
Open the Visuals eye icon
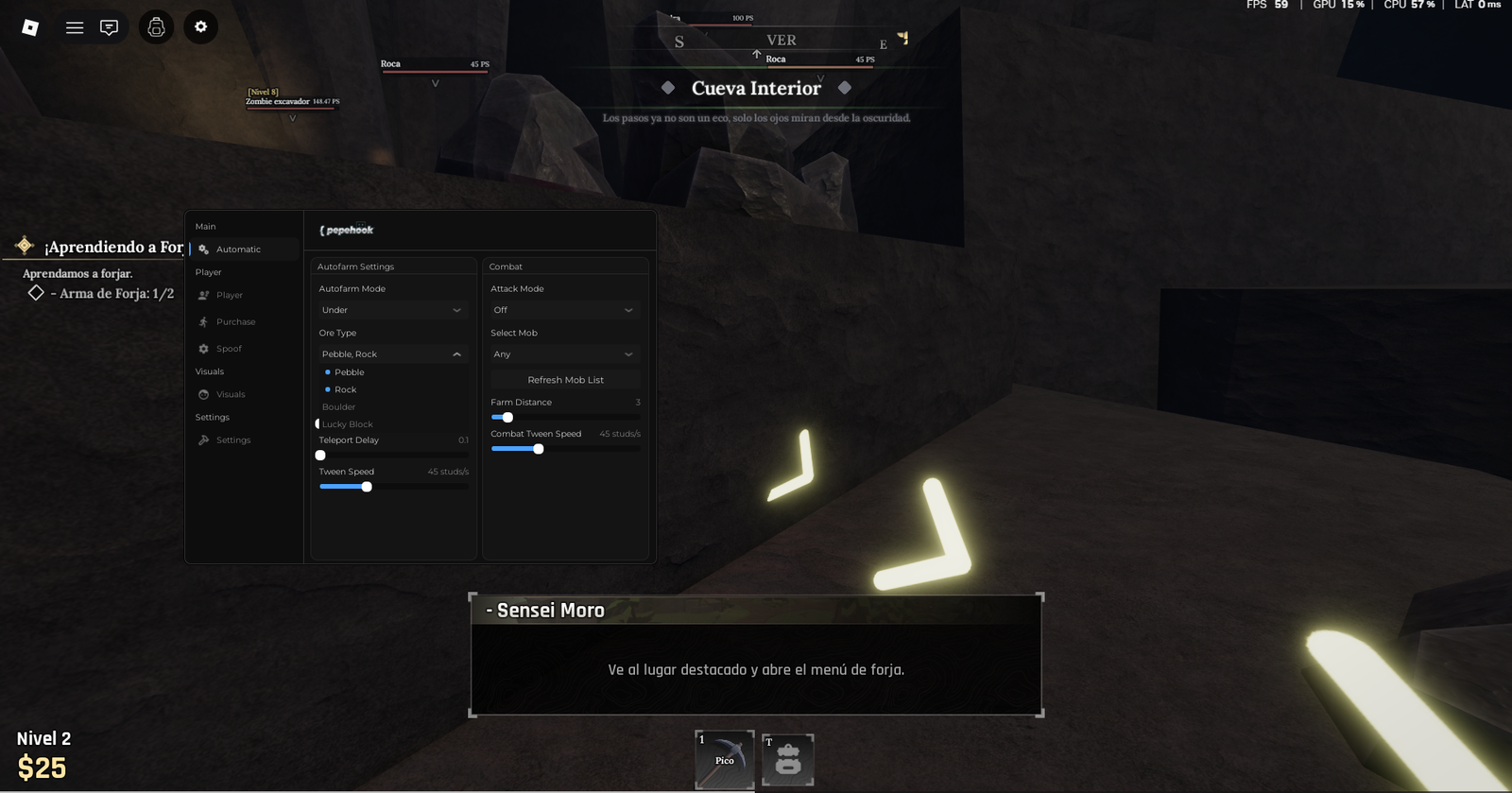pyautogui.click(x=204, y=394)
